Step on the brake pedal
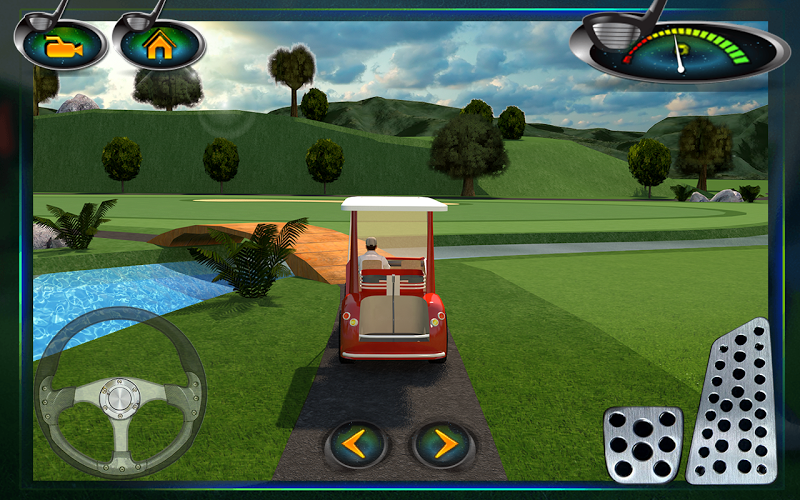Image resolution: width=800 pixels, height=500 pixels. (643, 443)
